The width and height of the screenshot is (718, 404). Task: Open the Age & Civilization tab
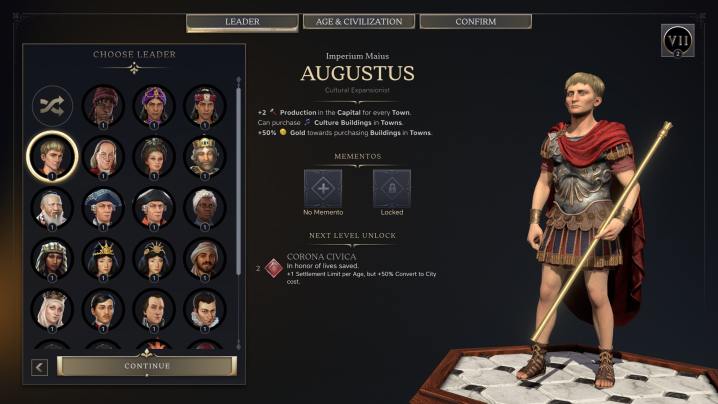[357, 21]
